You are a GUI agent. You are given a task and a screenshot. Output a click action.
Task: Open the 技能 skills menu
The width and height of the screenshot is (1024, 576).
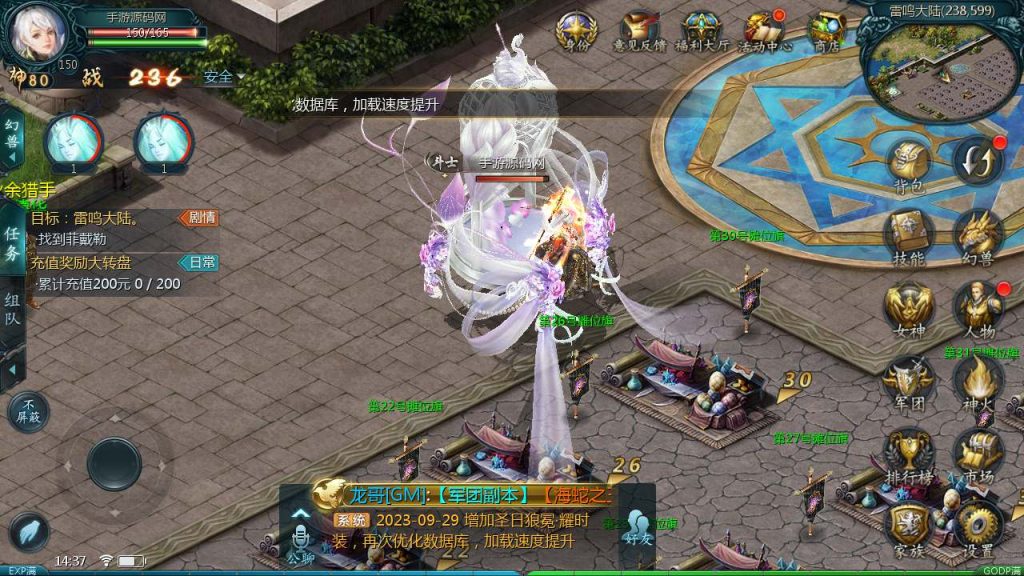click(909, 237)
